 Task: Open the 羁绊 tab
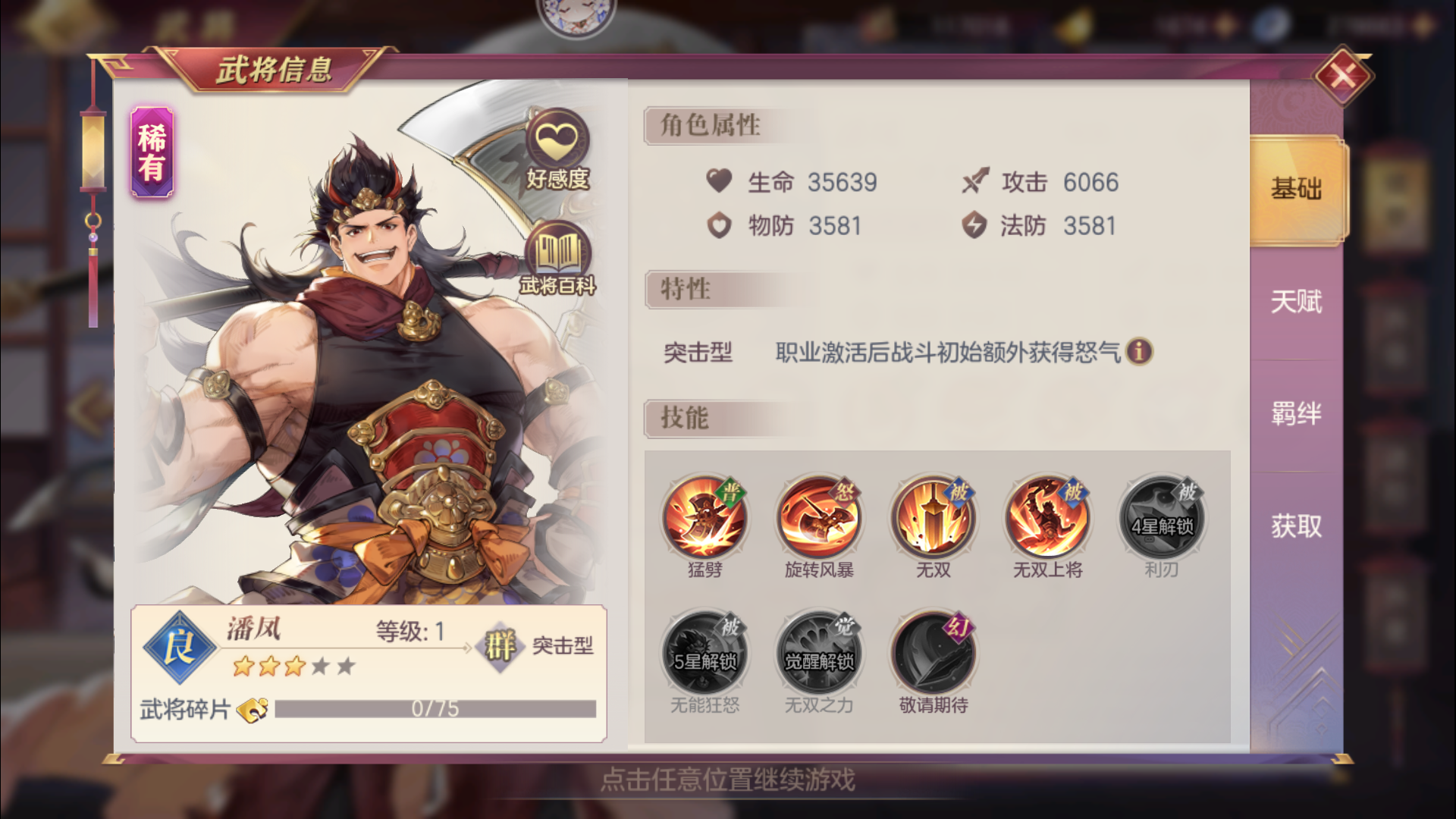[x=1294, y=415]
